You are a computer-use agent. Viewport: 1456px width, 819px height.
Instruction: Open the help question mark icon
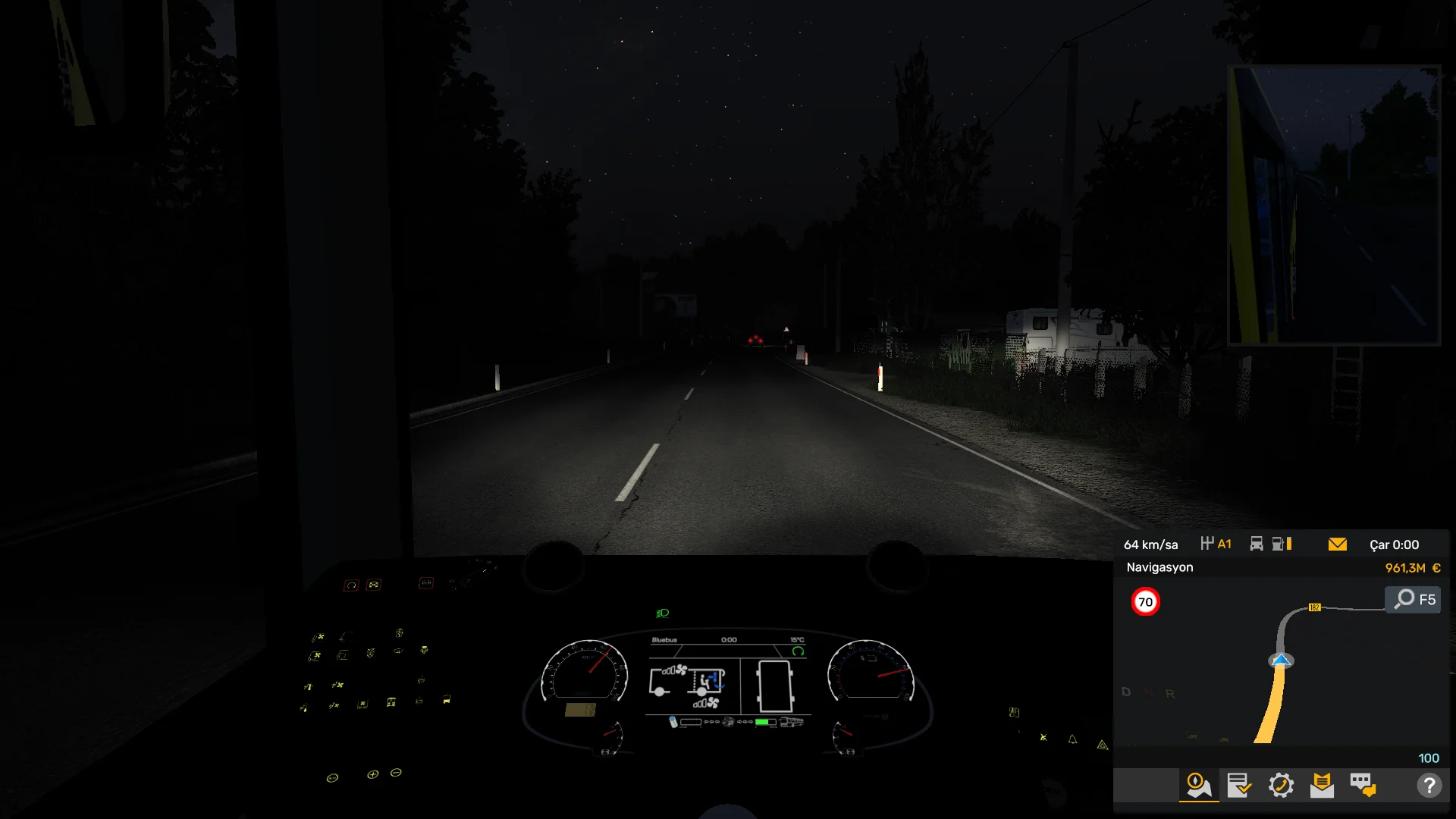pos(1429,785)
